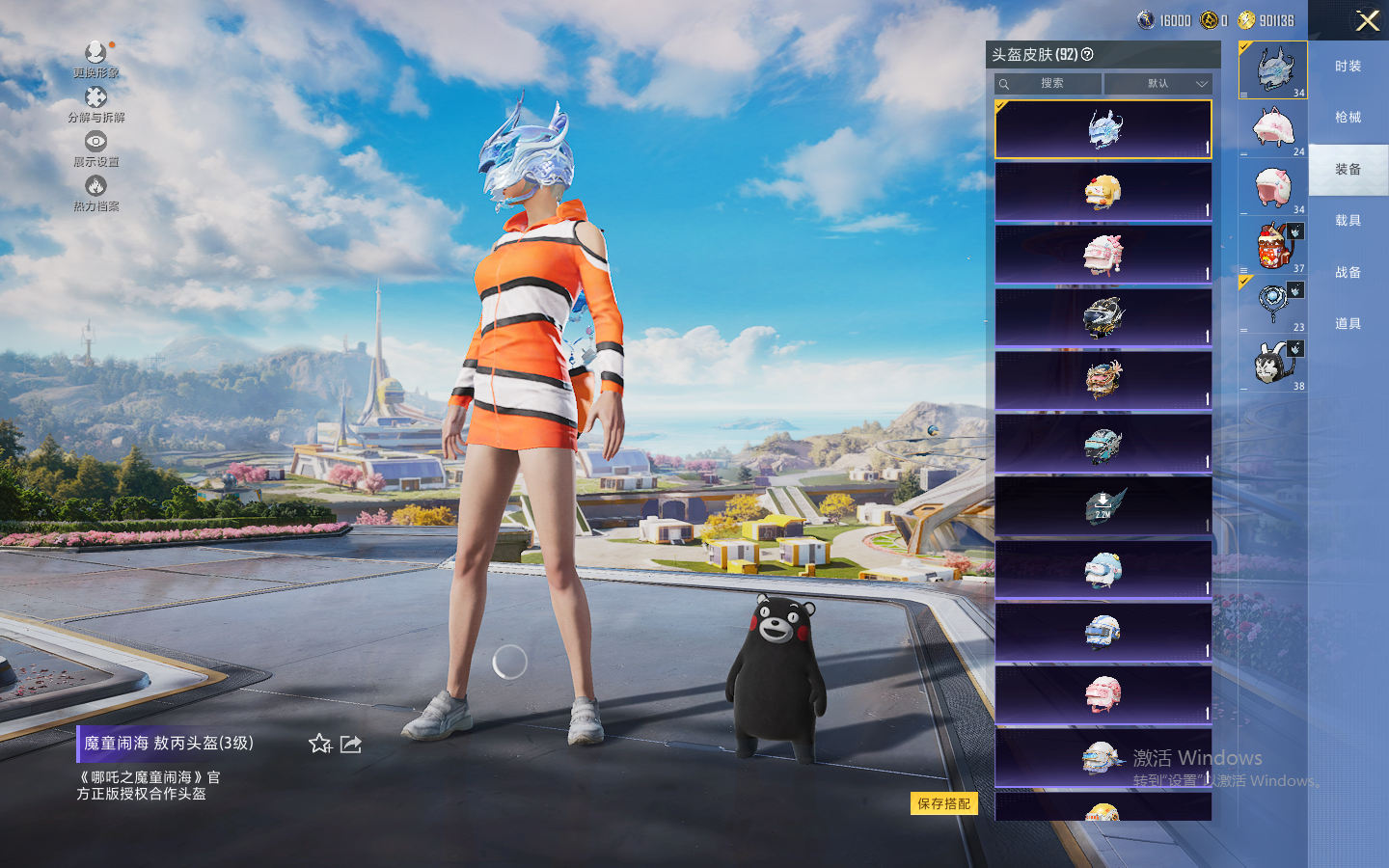The height and width of the screenshot is (868, 1389).
Task: Switch to the 战备 tab
Action: (1348, 273)
